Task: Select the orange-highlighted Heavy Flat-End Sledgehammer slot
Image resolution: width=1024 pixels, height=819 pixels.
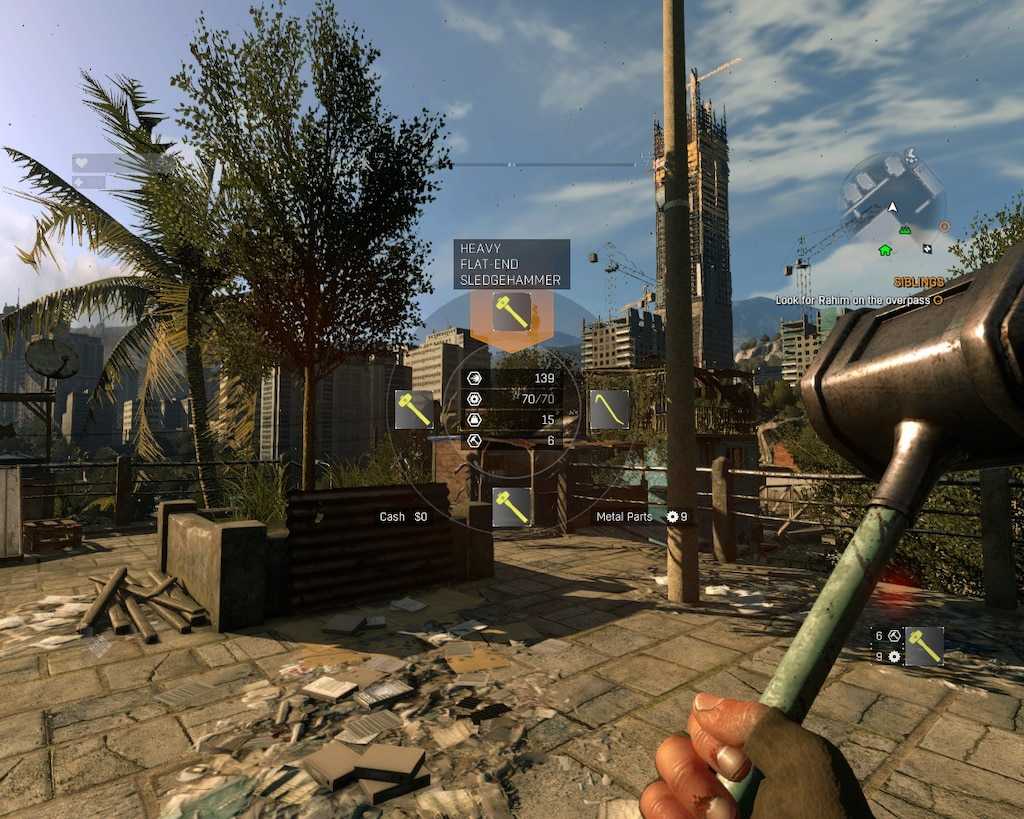Action: [512, 312]
